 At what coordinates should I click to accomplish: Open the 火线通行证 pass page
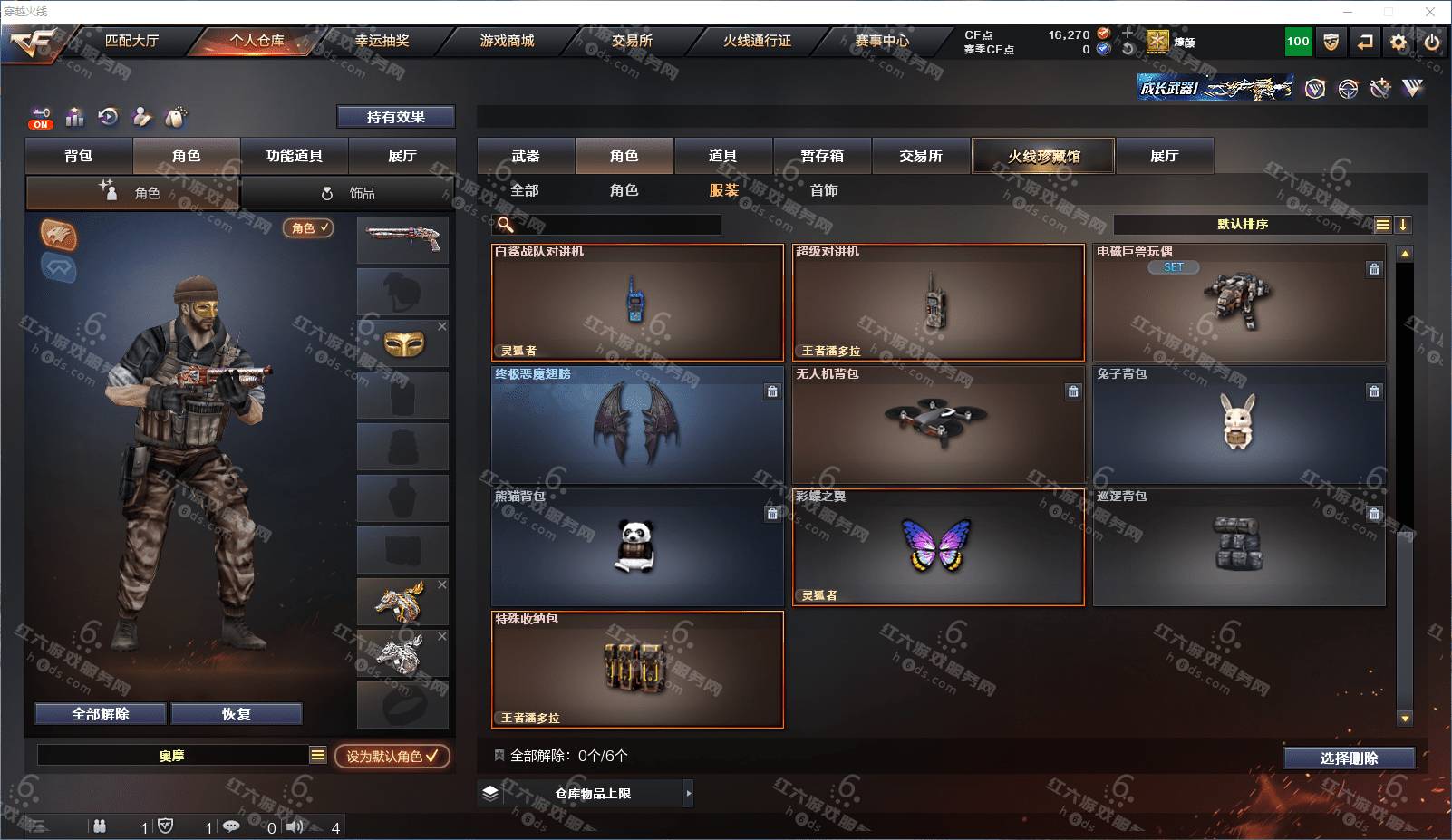[x=756, y=41]
